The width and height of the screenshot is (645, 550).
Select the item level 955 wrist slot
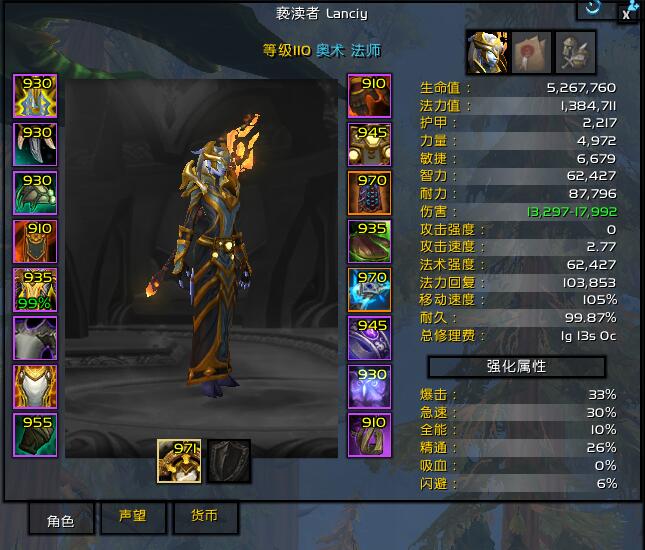point(36,436)
